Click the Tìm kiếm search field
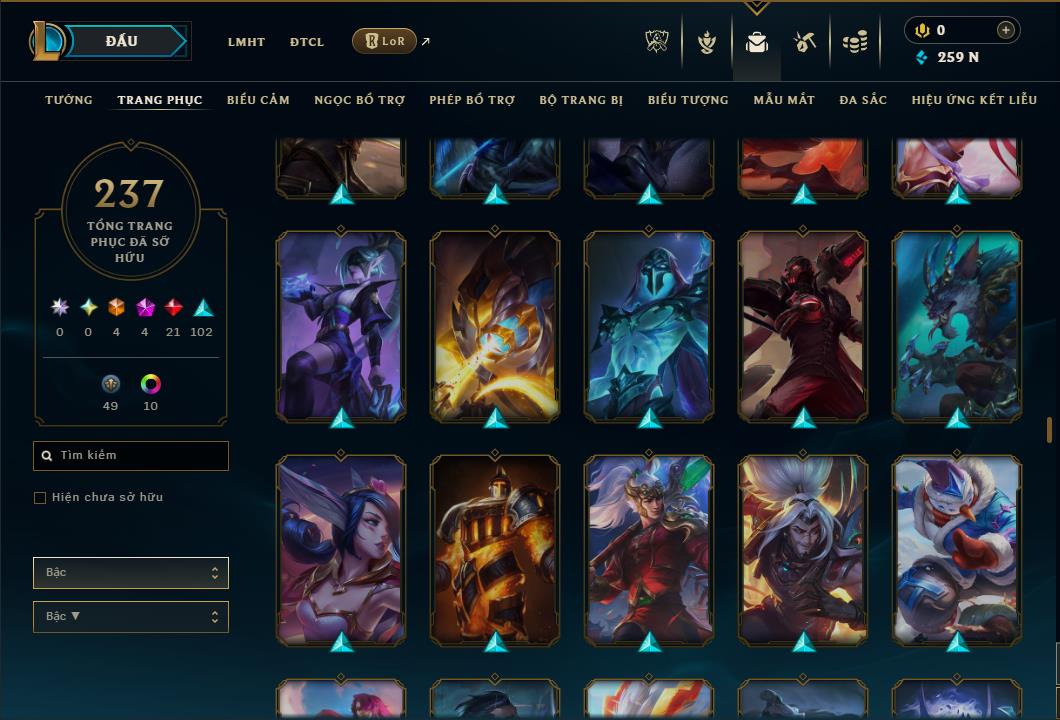1060x720 pixels. [x=131, y=456]
